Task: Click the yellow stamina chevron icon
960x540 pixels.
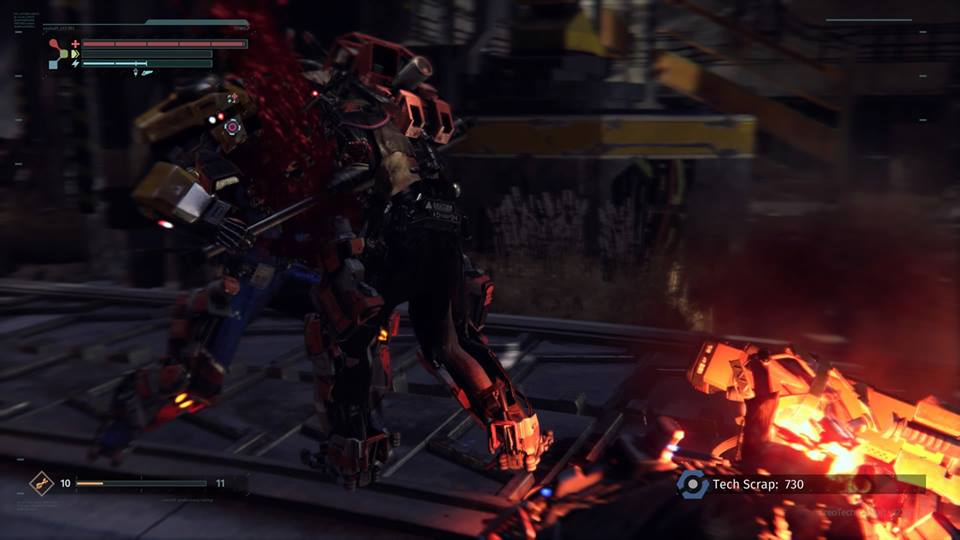Action: (75, 54)
